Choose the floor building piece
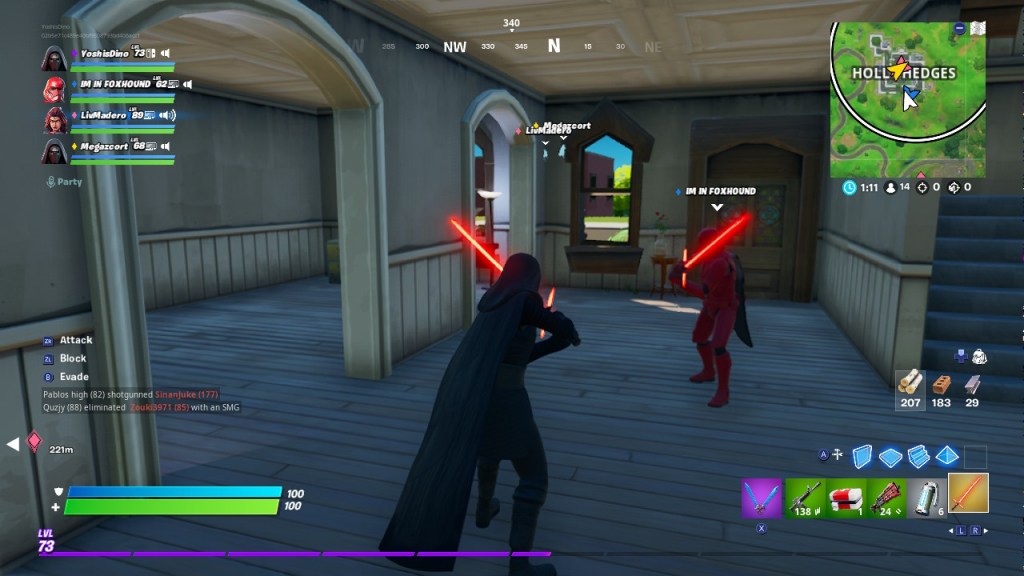The width and height of the screenshot is (1024, 576). [891, 457]
